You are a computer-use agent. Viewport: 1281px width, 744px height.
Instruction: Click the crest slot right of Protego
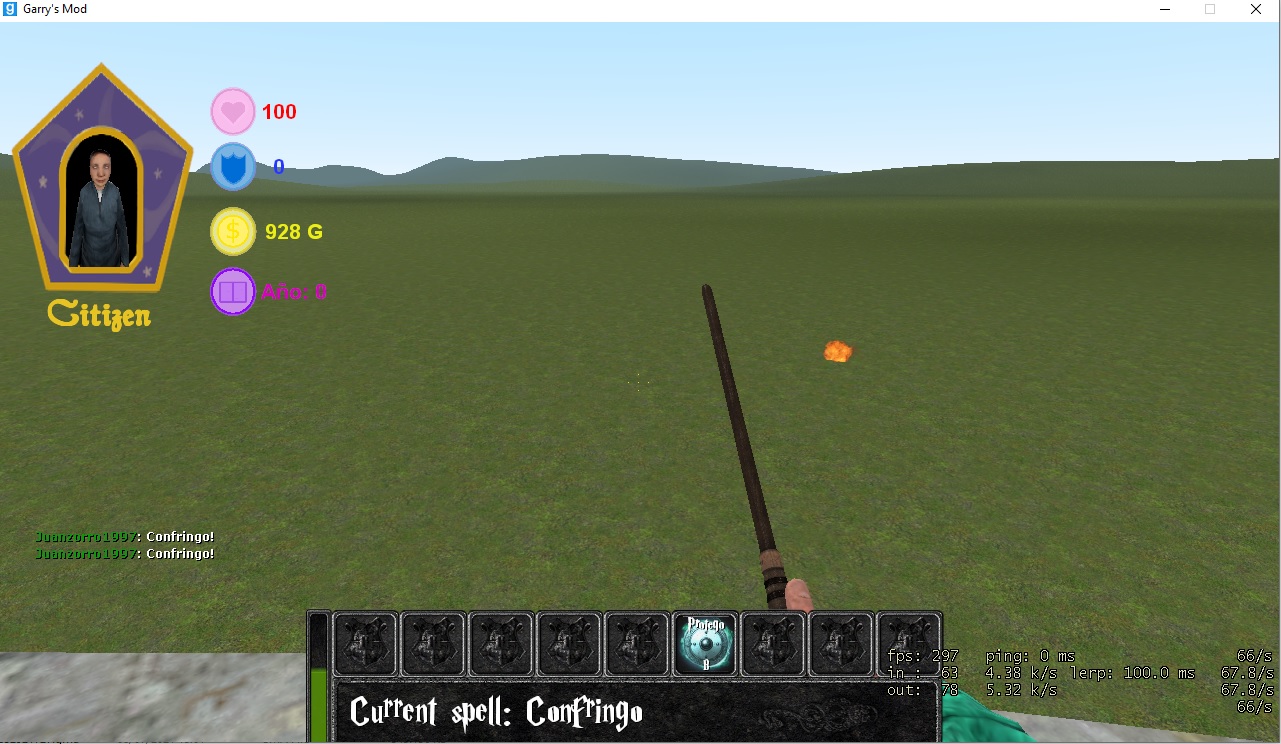pos(773,644)
